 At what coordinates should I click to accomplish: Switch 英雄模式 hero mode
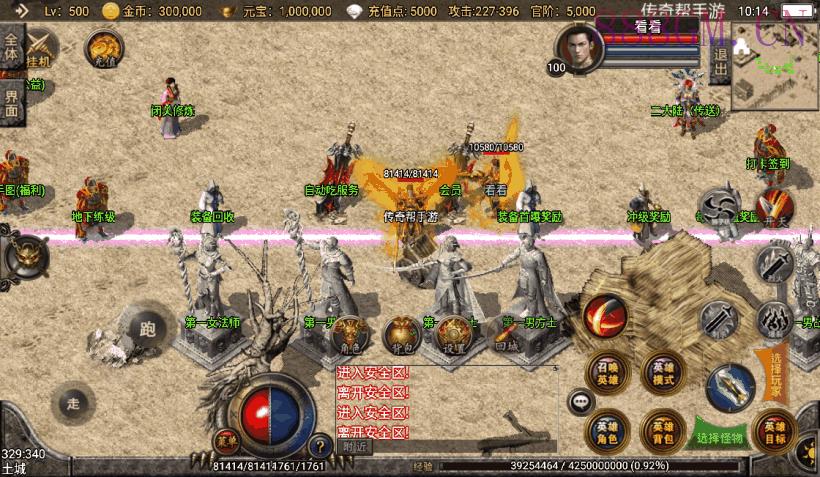(x=663, y=372)
